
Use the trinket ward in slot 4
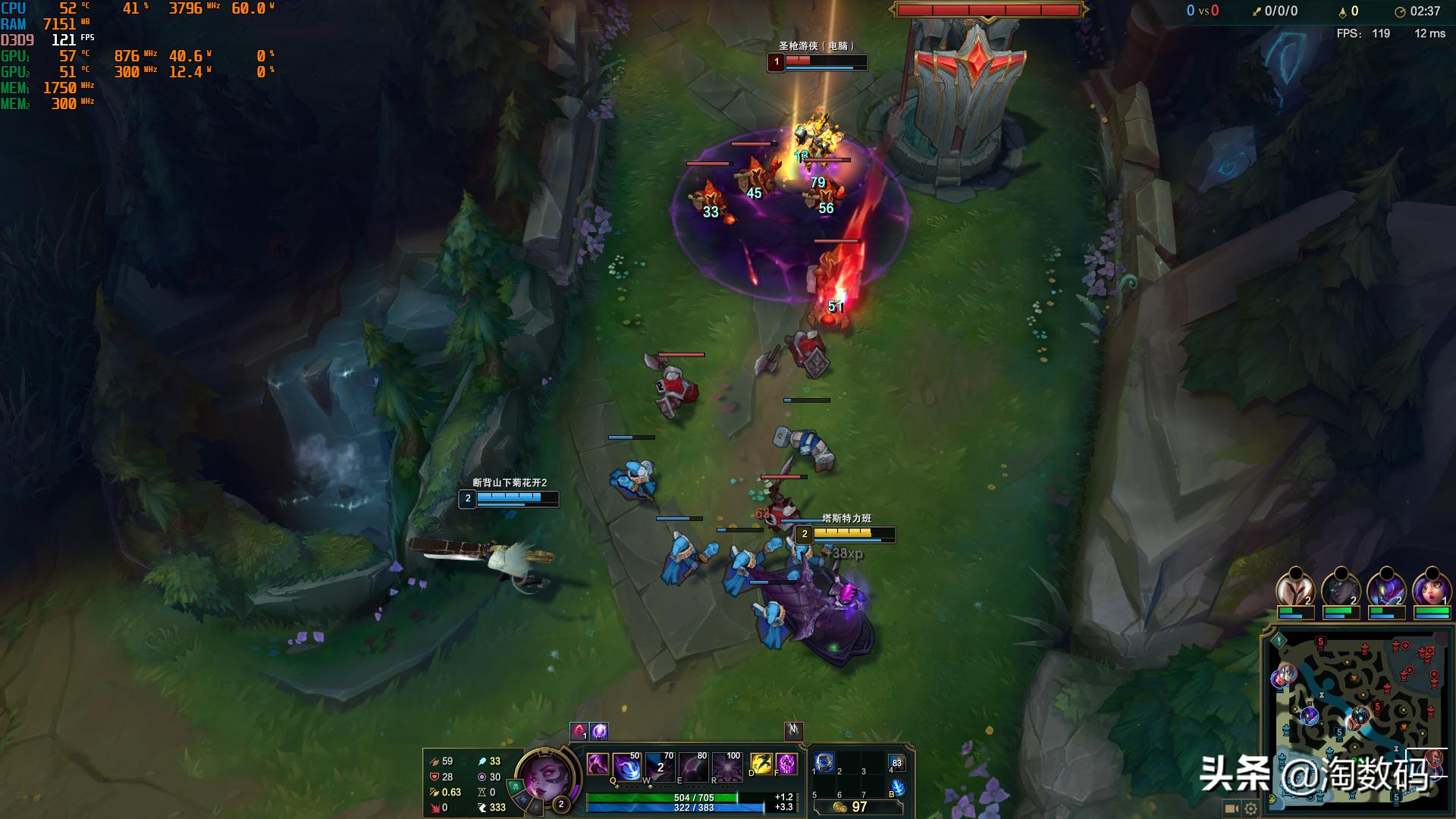tap(896, 762)
